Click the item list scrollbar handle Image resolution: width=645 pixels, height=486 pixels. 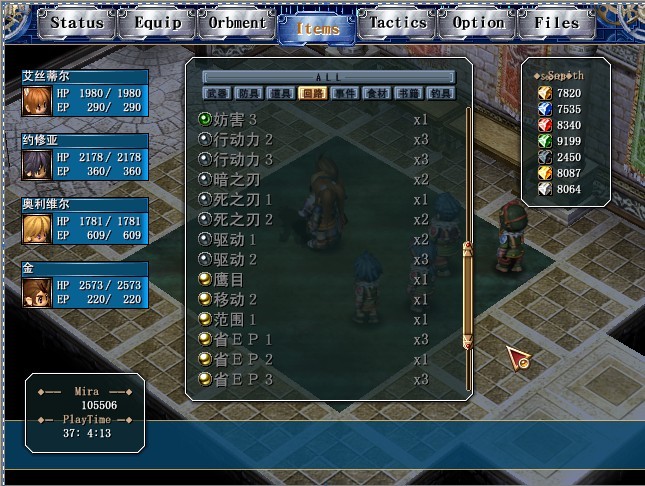[466, 295]
